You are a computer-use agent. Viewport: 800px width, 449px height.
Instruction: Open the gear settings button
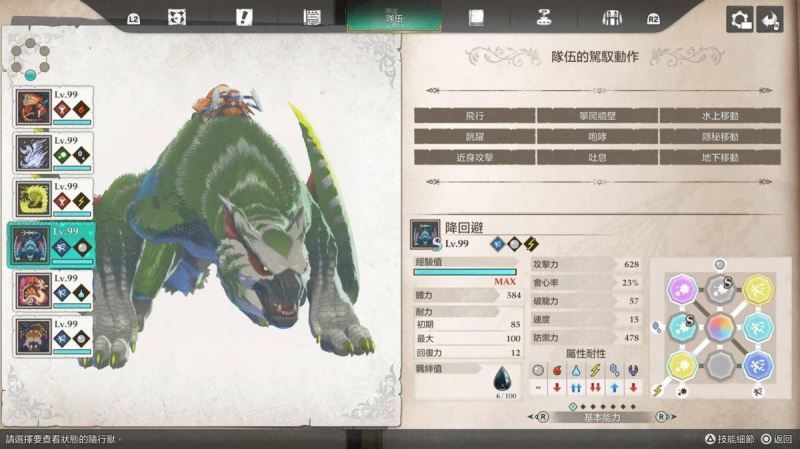740,19
